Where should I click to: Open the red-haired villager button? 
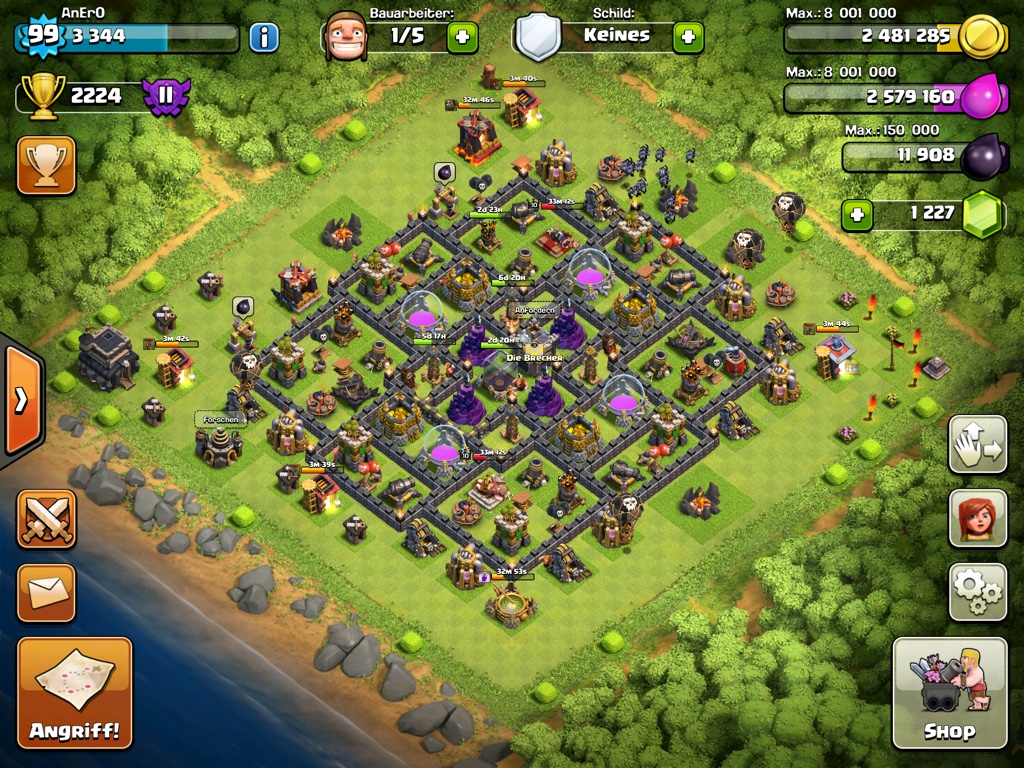(977, 518)
